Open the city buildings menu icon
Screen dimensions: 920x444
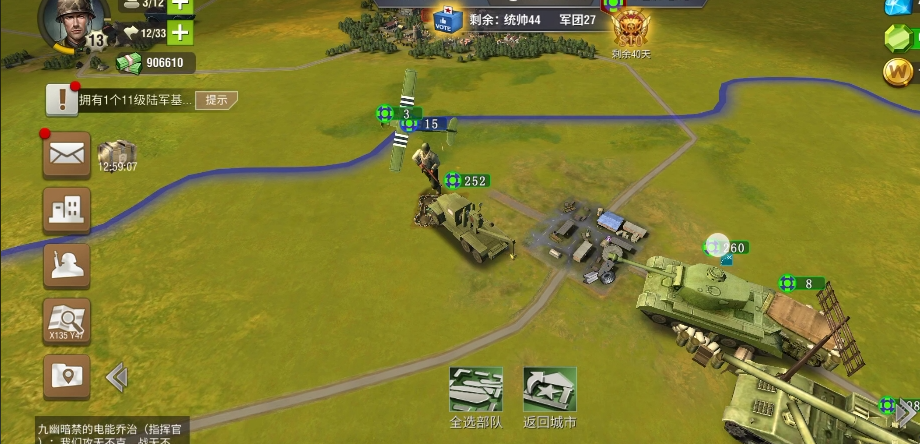coord(66,209)
